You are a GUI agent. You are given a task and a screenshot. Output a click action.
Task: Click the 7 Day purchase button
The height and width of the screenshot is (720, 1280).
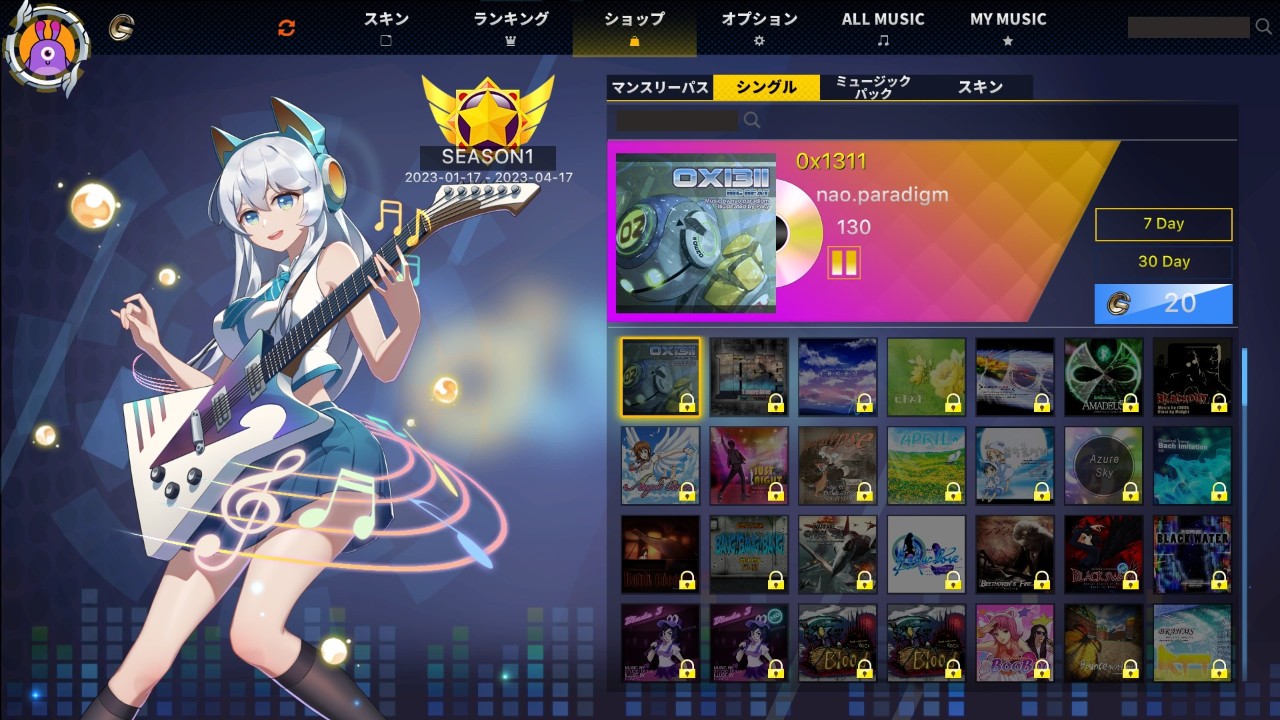[x=1163, y=224]
